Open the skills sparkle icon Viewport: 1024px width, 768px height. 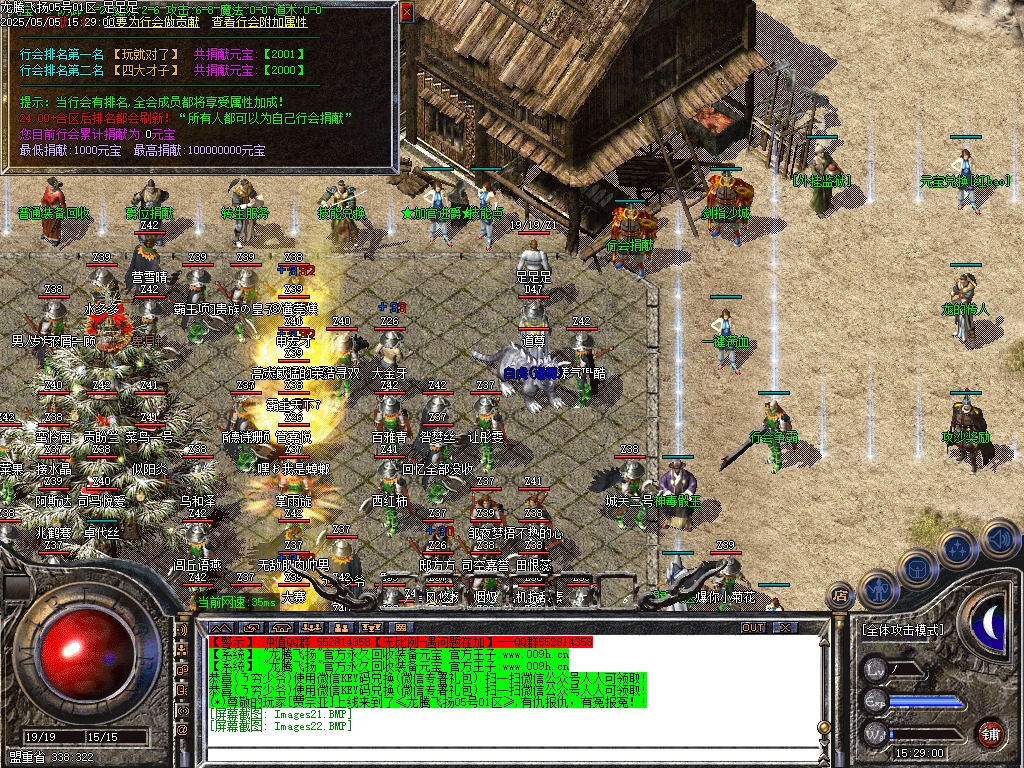click(x=957, y=548)
